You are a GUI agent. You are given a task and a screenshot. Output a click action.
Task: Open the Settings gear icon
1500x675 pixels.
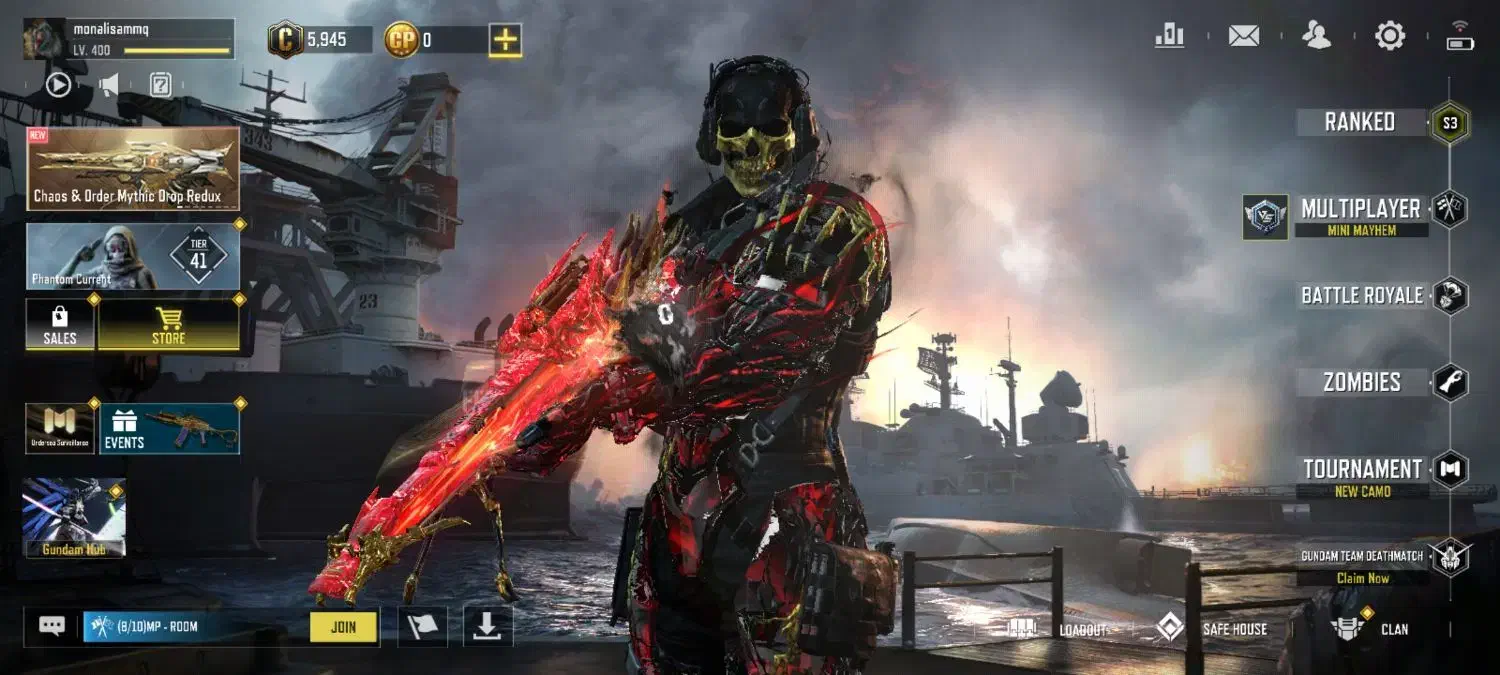[1389, 36]
